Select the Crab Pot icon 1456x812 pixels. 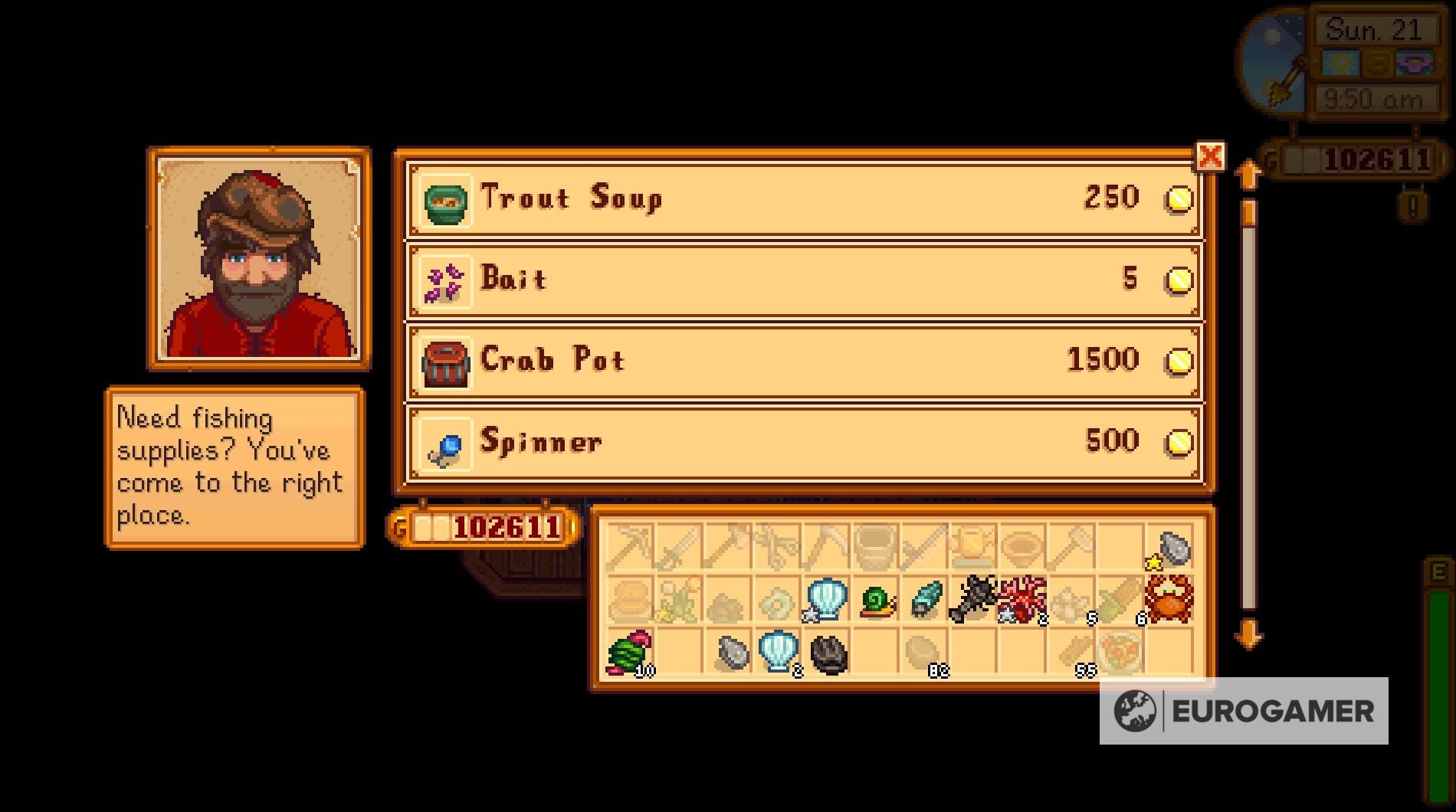click(x=444, y=361)
